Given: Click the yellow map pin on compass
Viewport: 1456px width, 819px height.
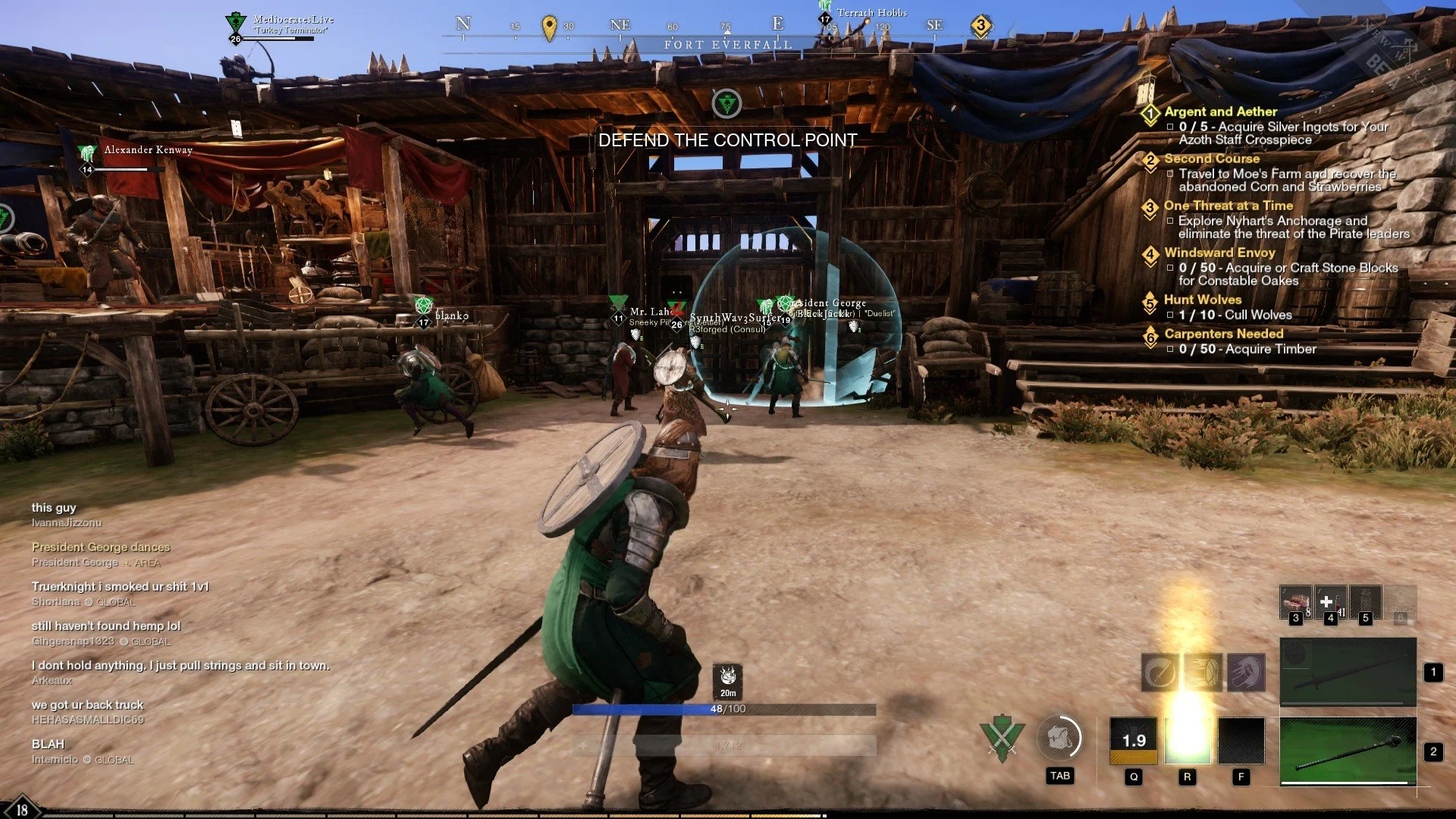Looking at the screenshot, I should [550, 27].
